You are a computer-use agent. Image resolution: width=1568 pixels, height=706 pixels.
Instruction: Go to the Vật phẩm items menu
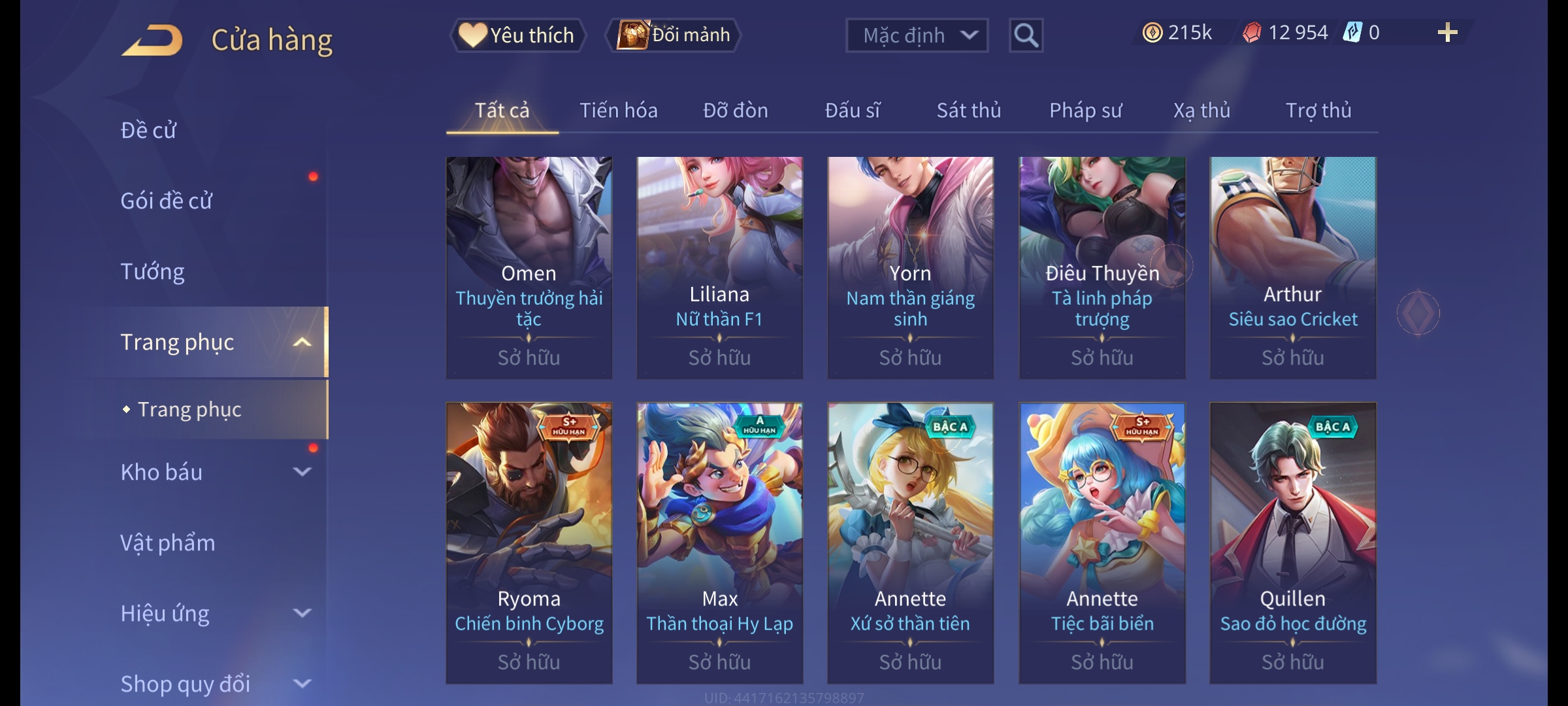(168, 543)
